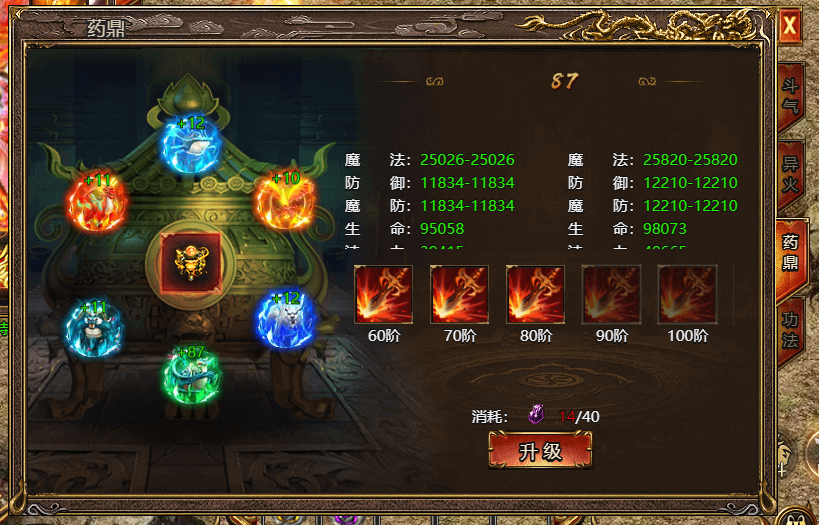Select the 90阶 skill icon
819x525 pixels.
(612, 294)
